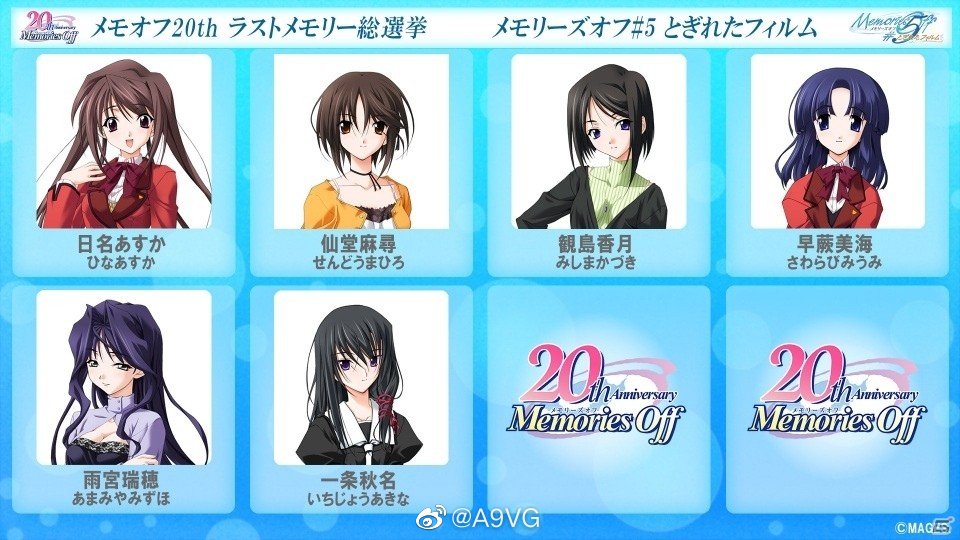The image size is (960, 540).
Task: Choose the 雨宮瑞穂 character portrait
Action: [124, 378]
